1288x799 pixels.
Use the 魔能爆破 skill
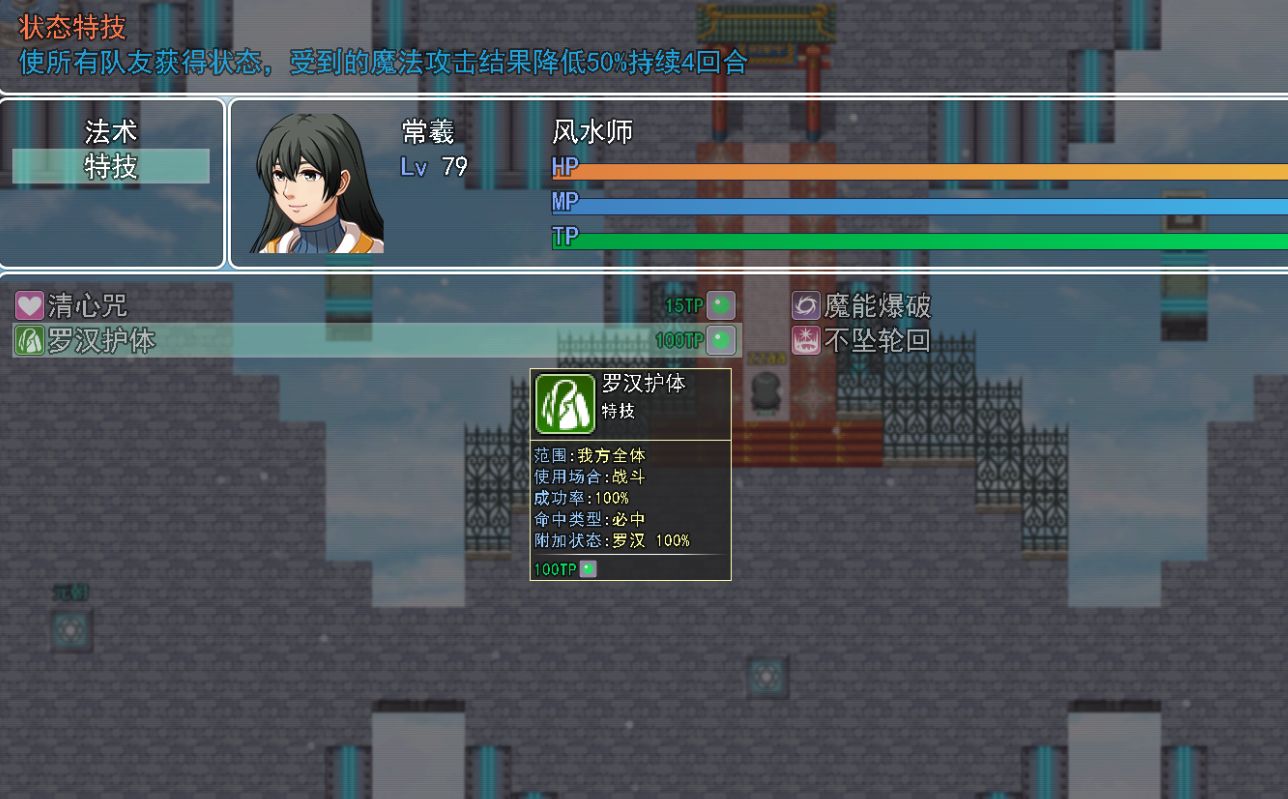click(x=880, y=305)
